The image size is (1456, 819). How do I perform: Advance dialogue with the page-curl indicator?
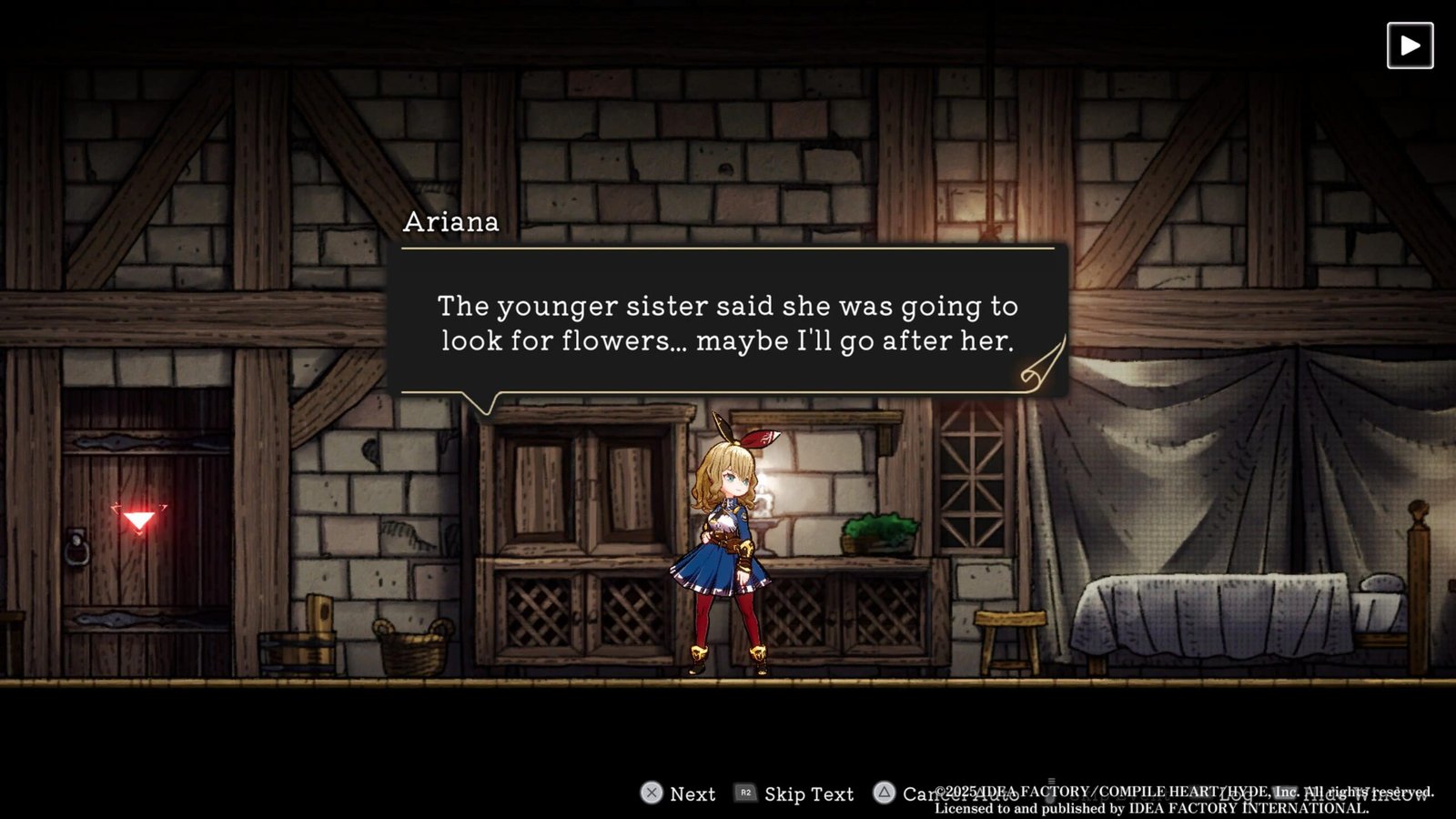pyautogui.click(x=1042, y=366)
